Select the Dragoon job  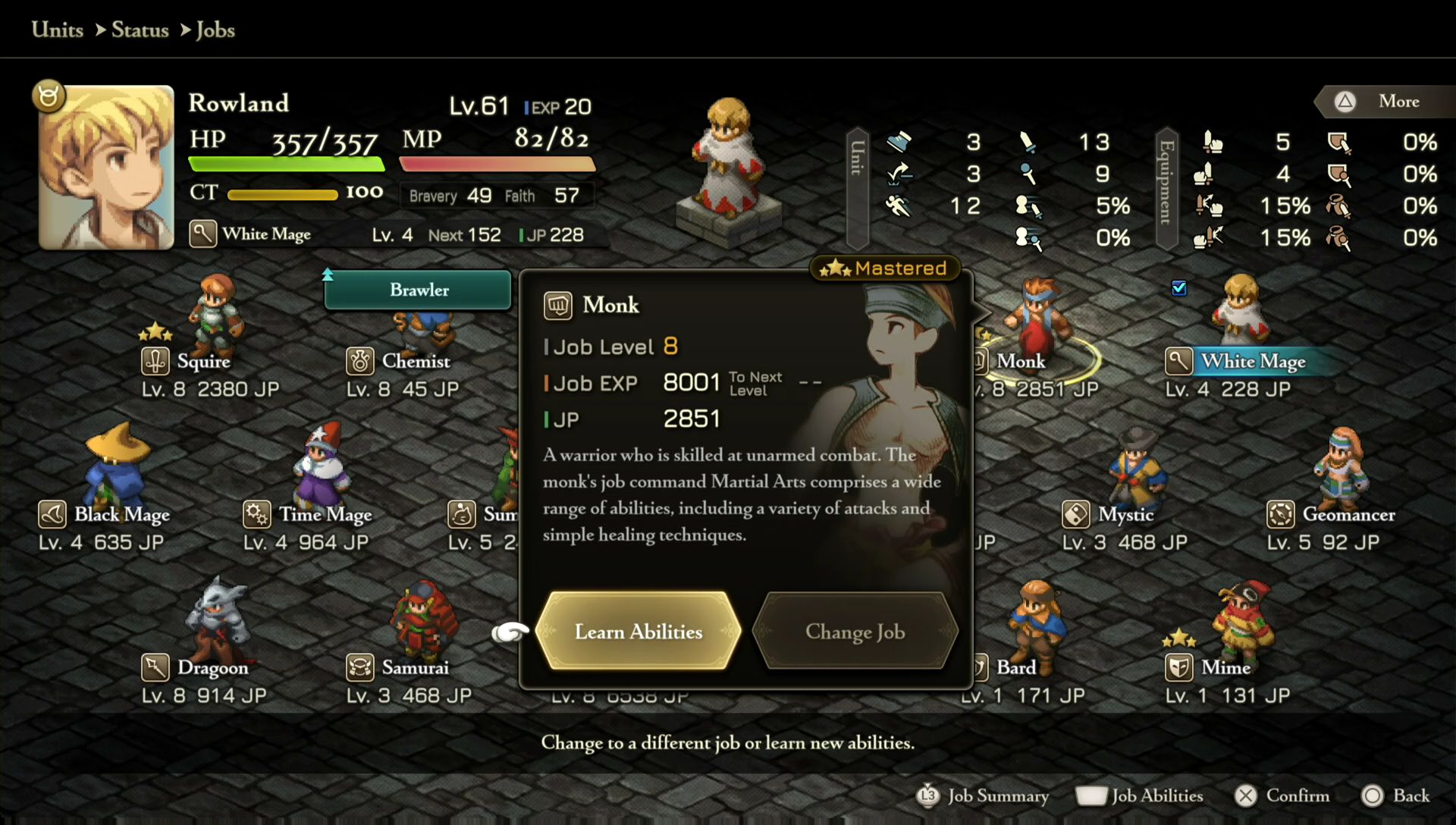click(212, 667)
